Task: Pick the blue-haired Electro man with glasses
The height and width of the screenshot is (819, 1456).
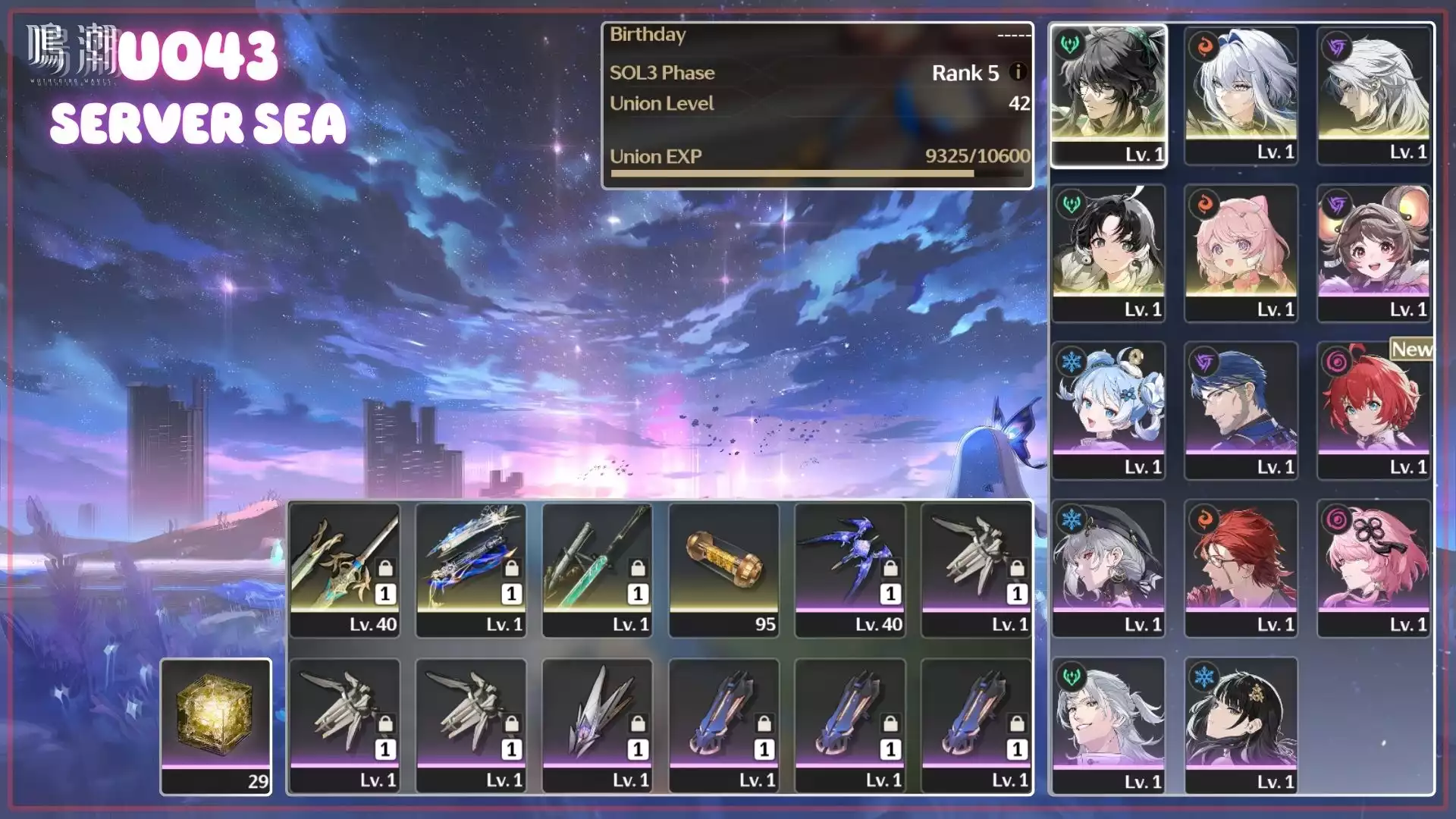Action: (x=1241, y=410)
